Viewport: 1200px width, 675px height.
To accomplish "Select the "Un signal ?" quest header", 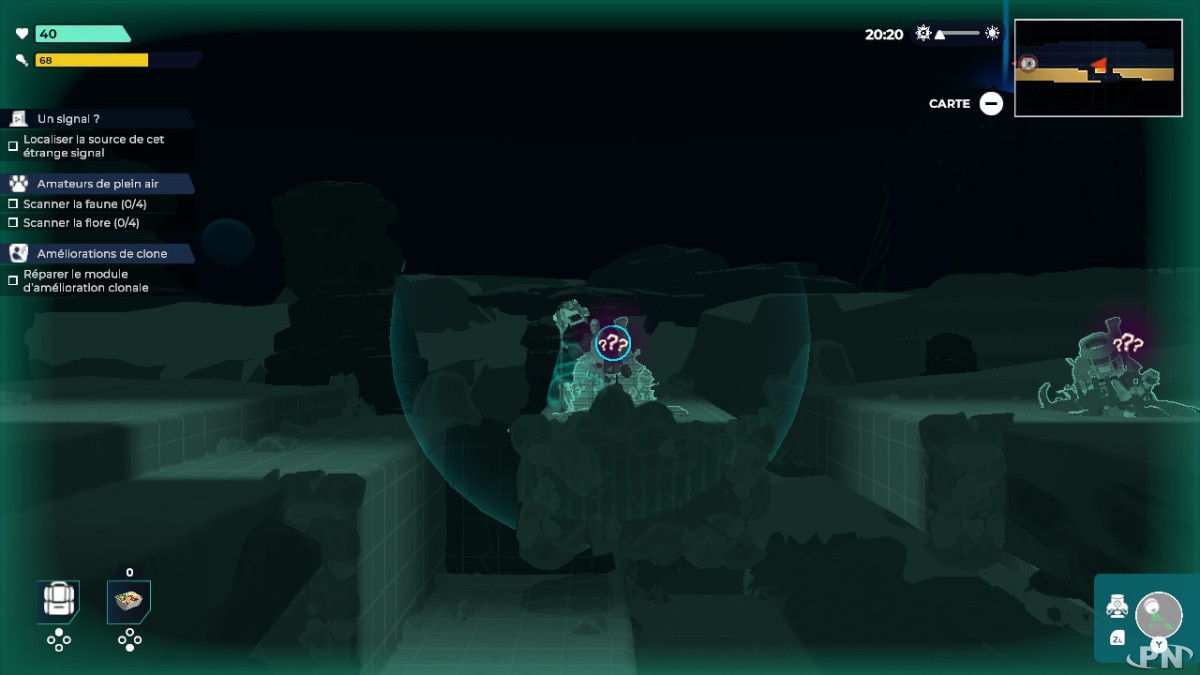I will tap(68, 118).
